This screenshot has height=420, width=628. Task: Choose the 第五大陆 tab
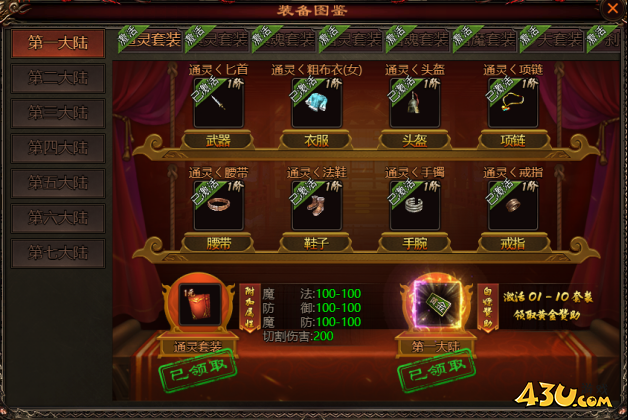58,183
